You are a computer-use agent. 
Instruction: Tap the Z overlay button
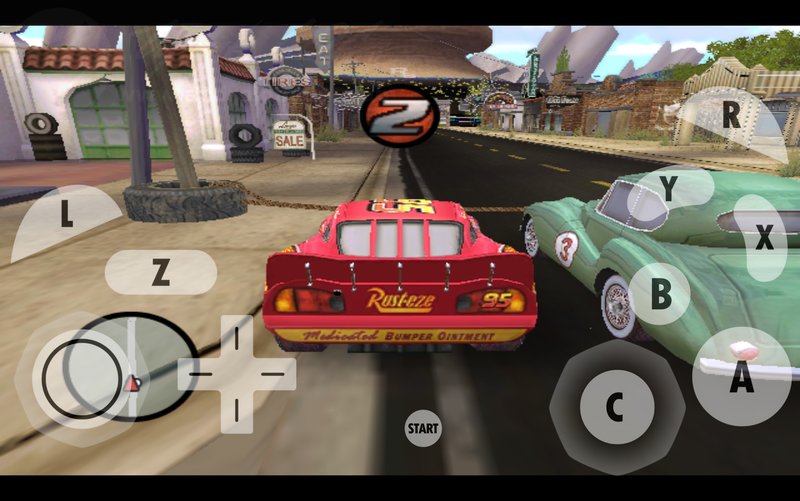pyautogui.click(x=160, y=272)
